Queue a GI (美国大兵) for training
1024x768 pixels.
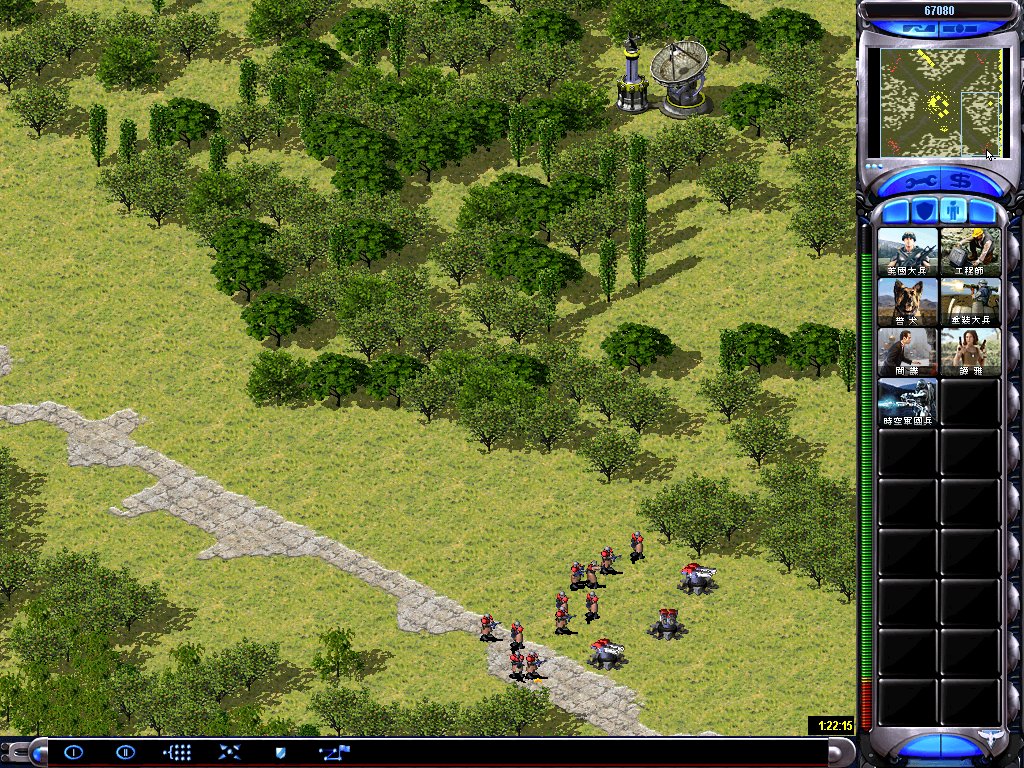(x=908, y=252)
